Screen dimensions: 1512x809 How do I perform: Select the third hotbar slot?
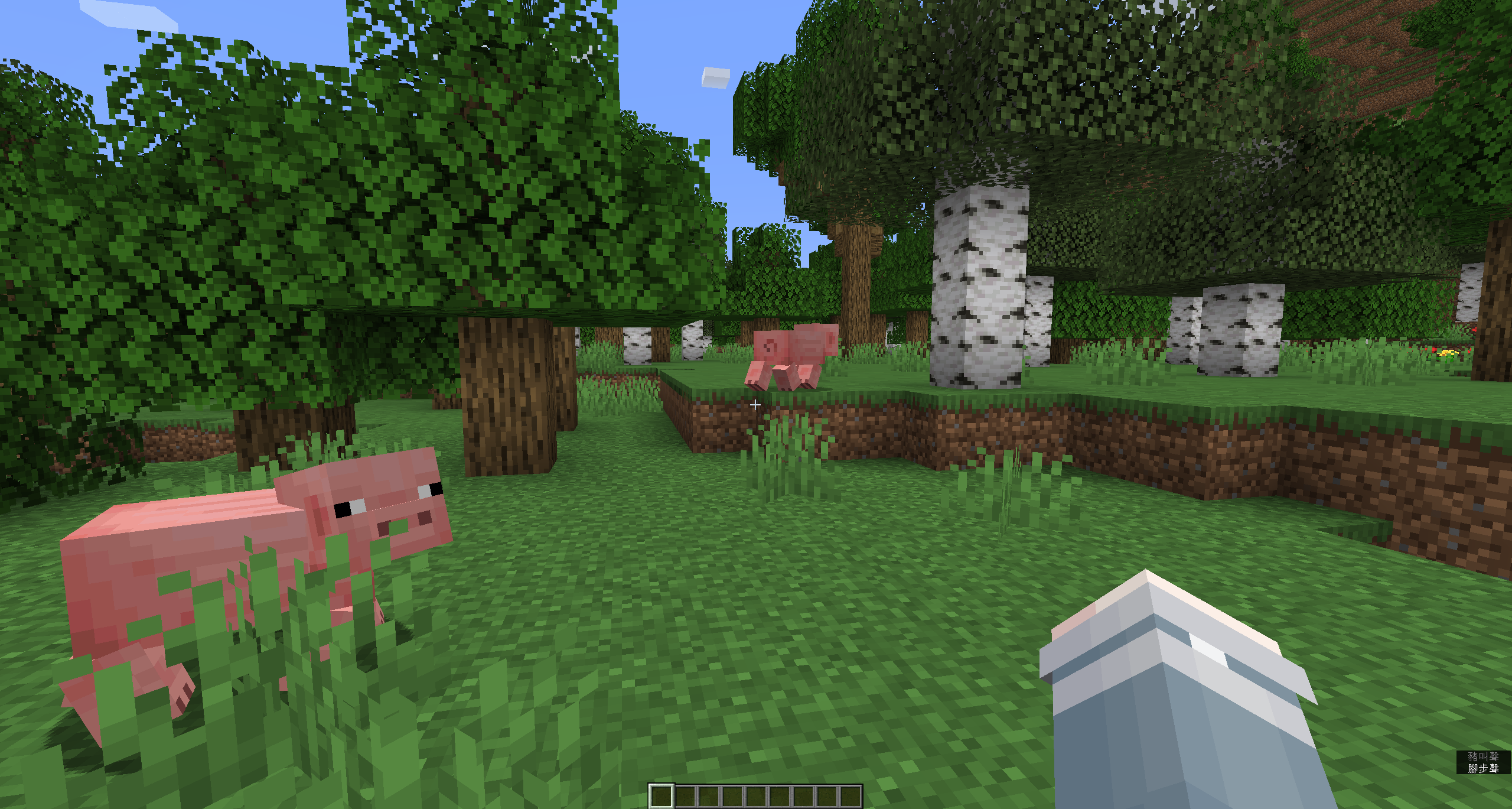point(709,798)
